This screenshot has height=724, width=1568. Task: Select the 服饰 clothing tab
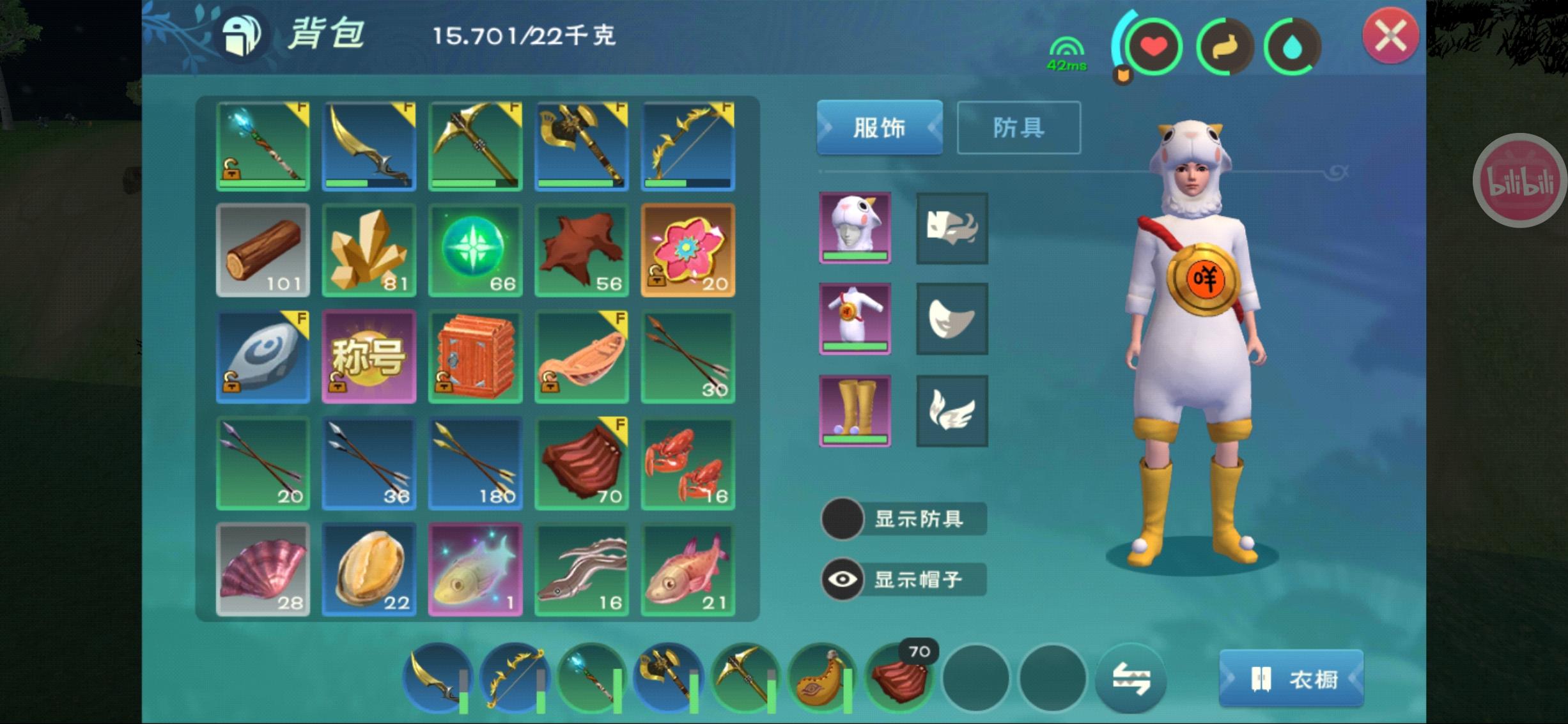[879, 128]
